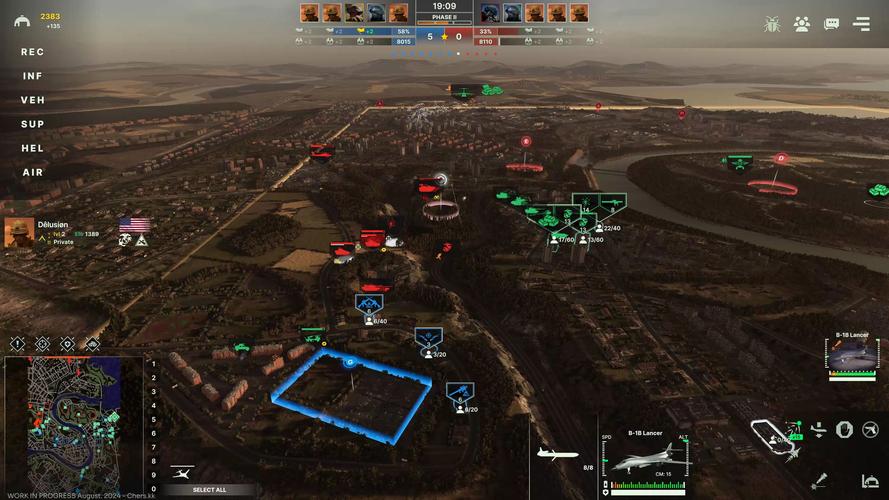Open the main menu lines icon
889x500 pixels.
861,24
